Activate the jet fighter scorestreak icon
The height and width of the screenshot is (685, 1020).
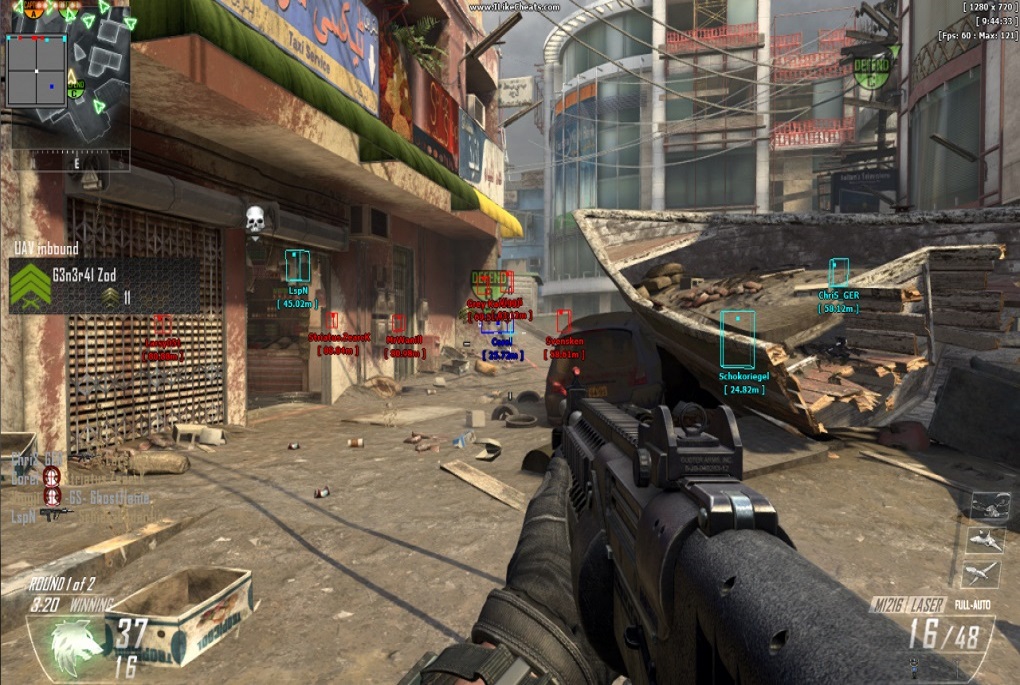(985, 540)
